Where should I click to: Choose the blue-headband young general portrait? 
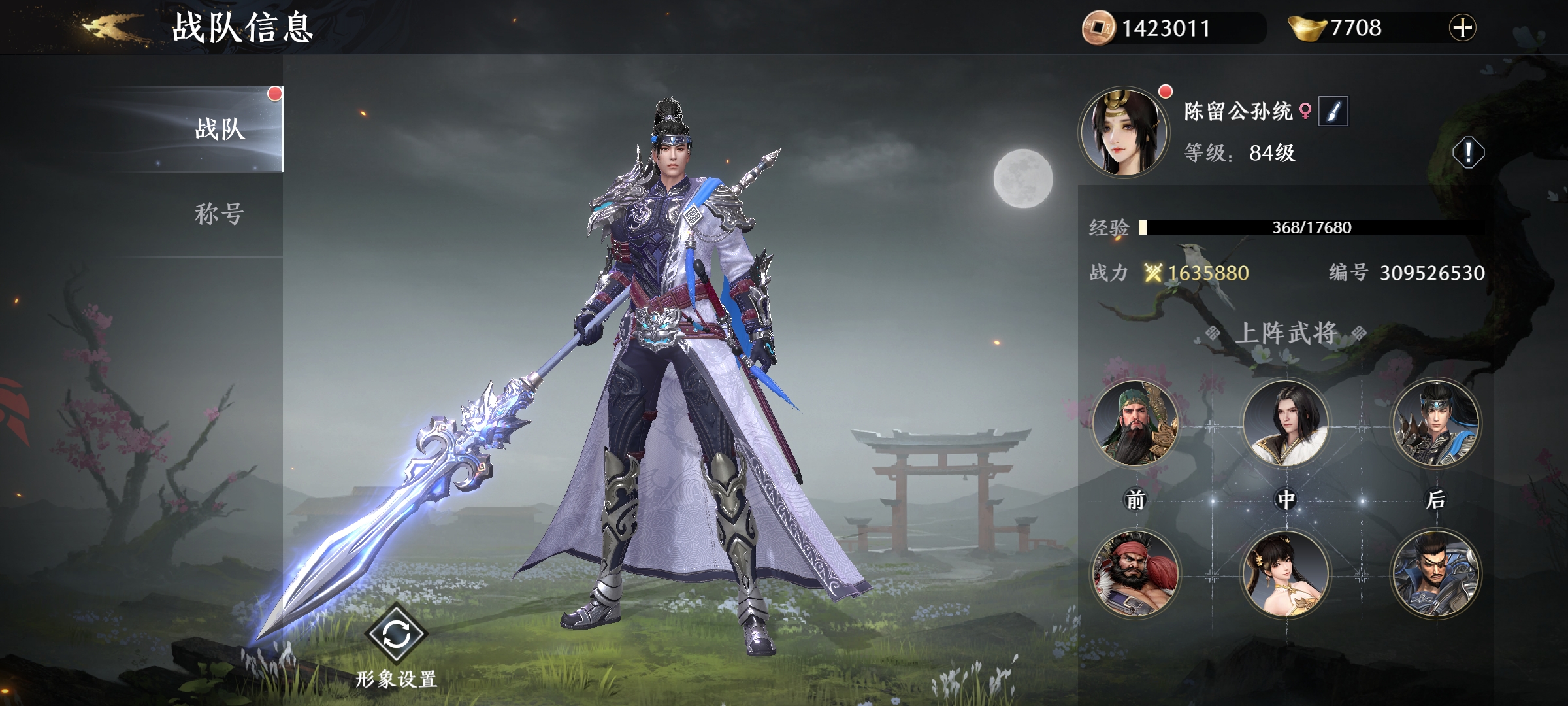(1435, 423)
